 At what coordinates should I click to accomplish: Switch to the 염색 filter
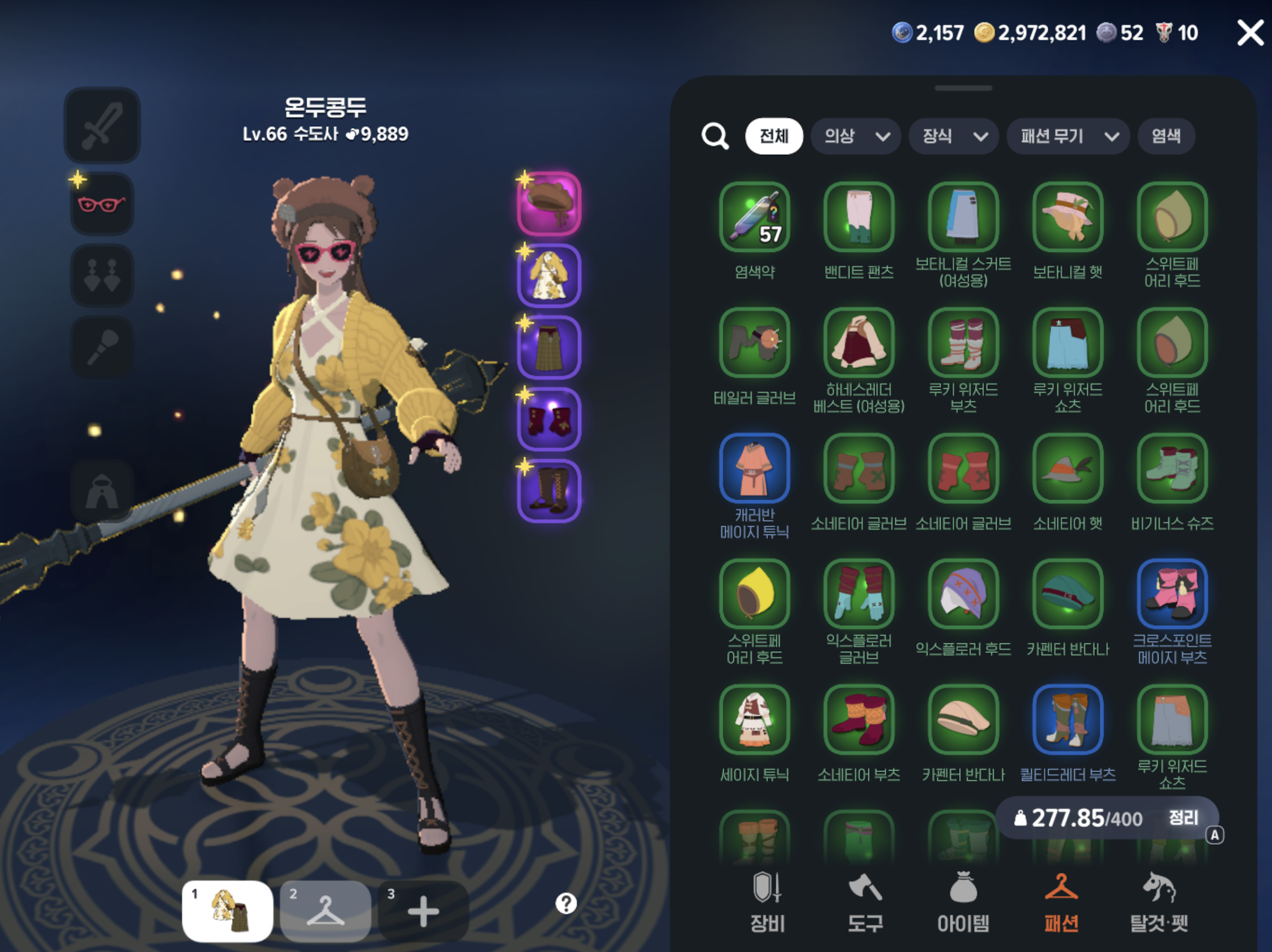tap(1166, 136)
